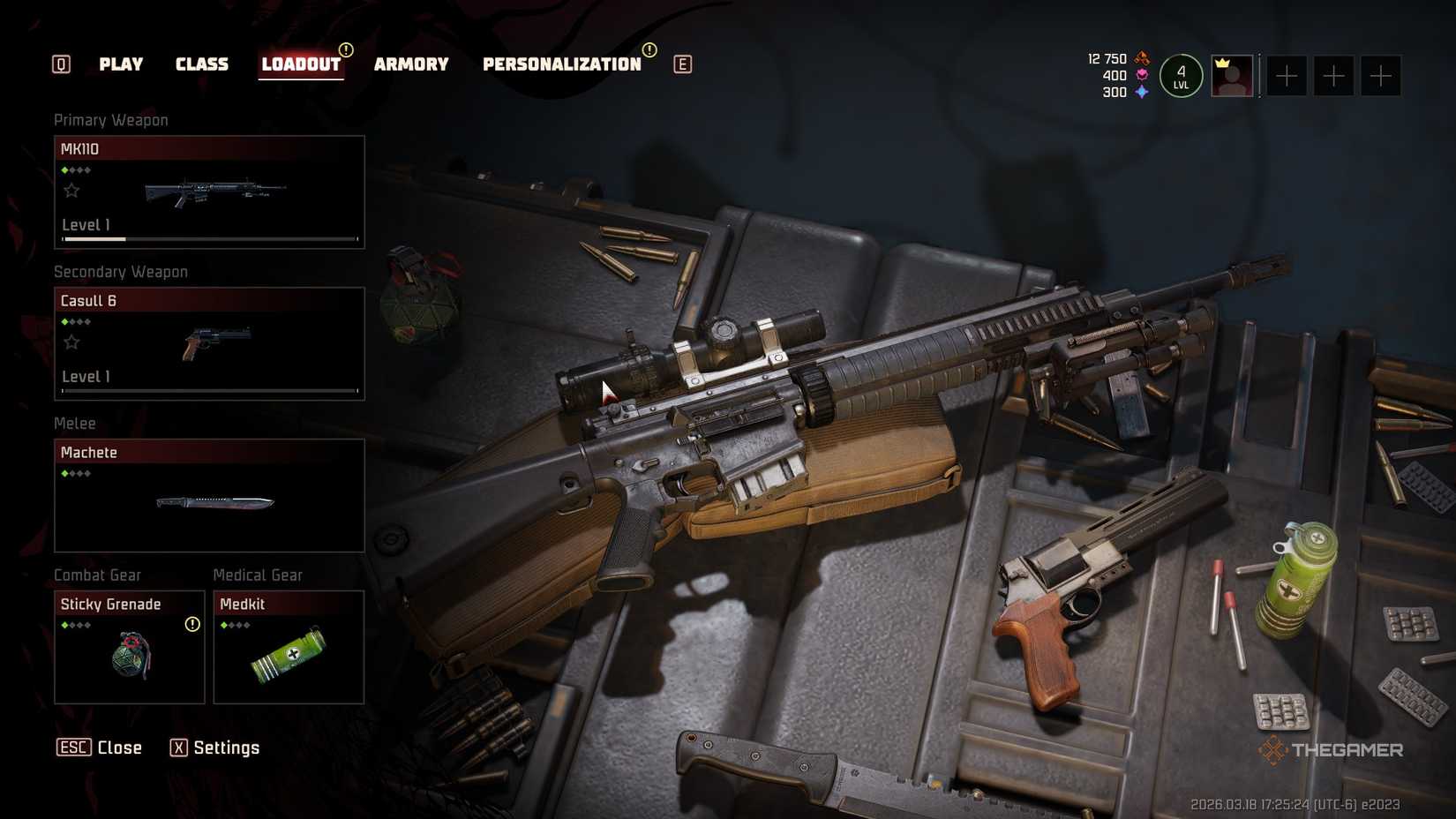The height and width of the screenshot is (819, 1456).
Task: Click the MK110 Level 1 progress bar
Action: click(209, 237)
